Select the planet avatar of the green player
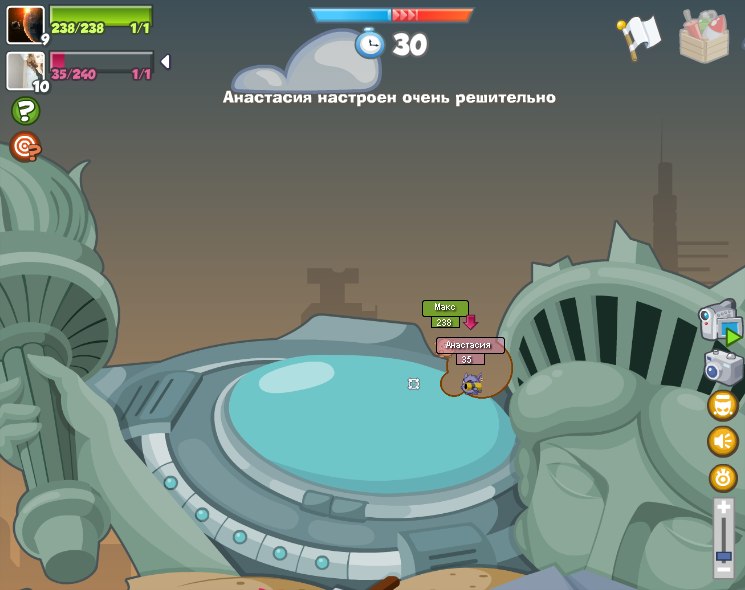Screen dimensions: 745x590 click(25, 24)
